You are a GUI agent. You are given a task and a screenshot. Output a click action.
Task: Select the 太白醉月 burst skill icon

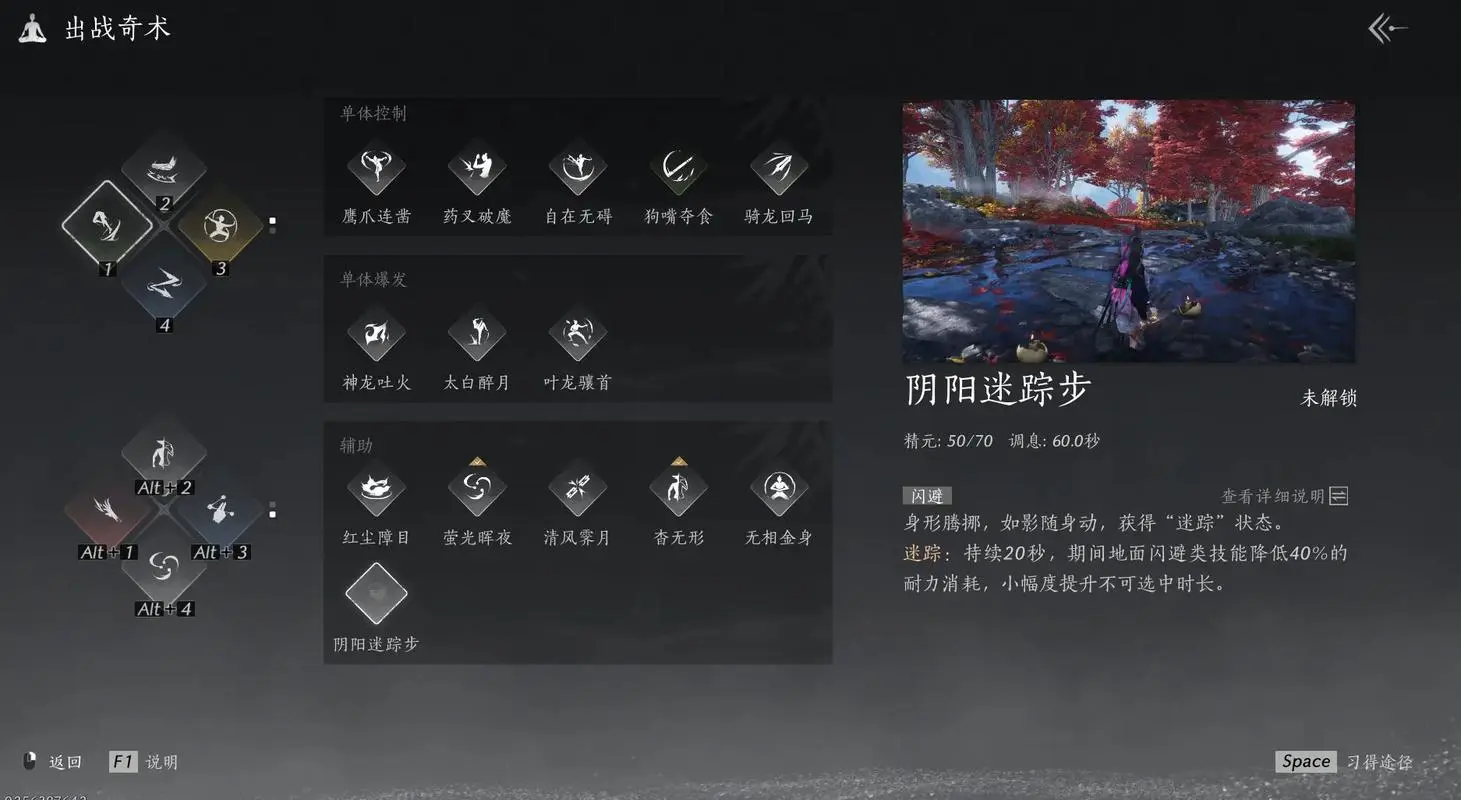tap(477, 335)
